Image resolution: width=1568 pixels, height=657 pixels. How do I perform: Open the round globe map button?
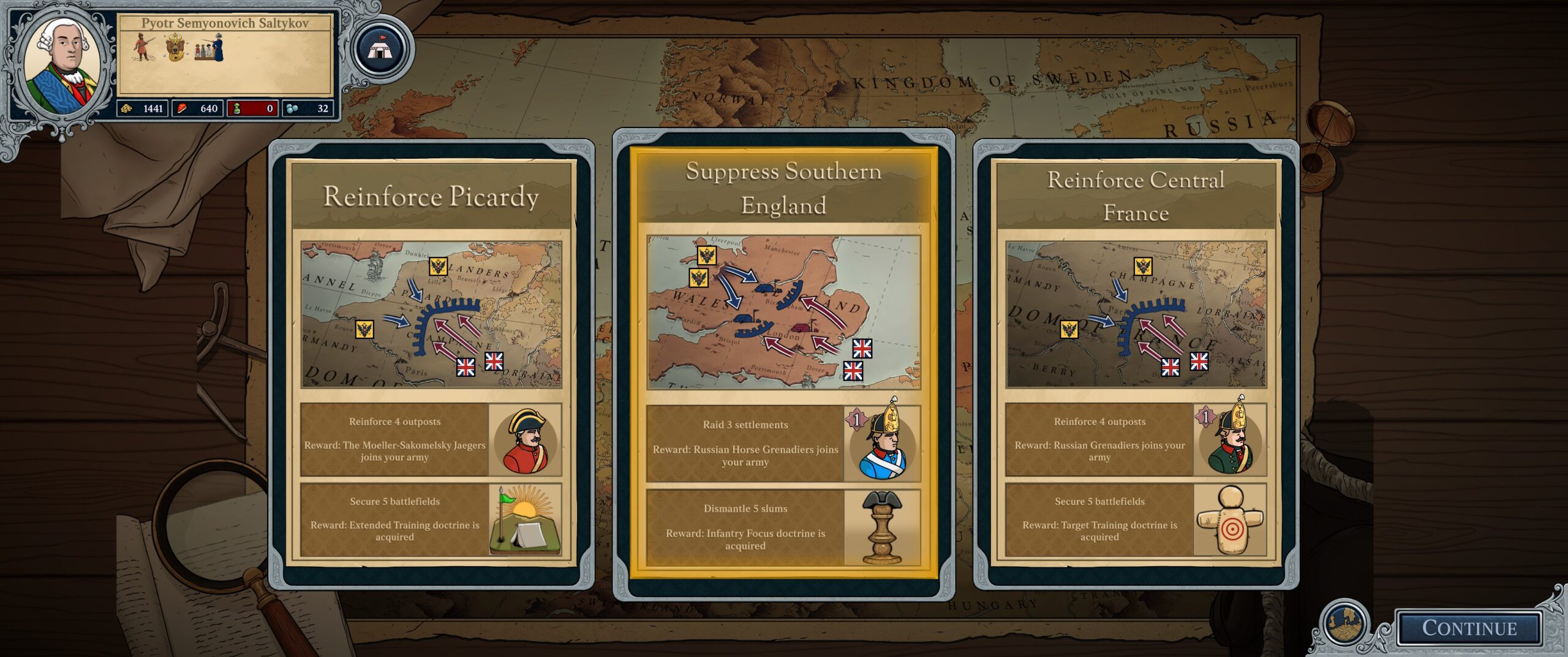click(1346, 623)
